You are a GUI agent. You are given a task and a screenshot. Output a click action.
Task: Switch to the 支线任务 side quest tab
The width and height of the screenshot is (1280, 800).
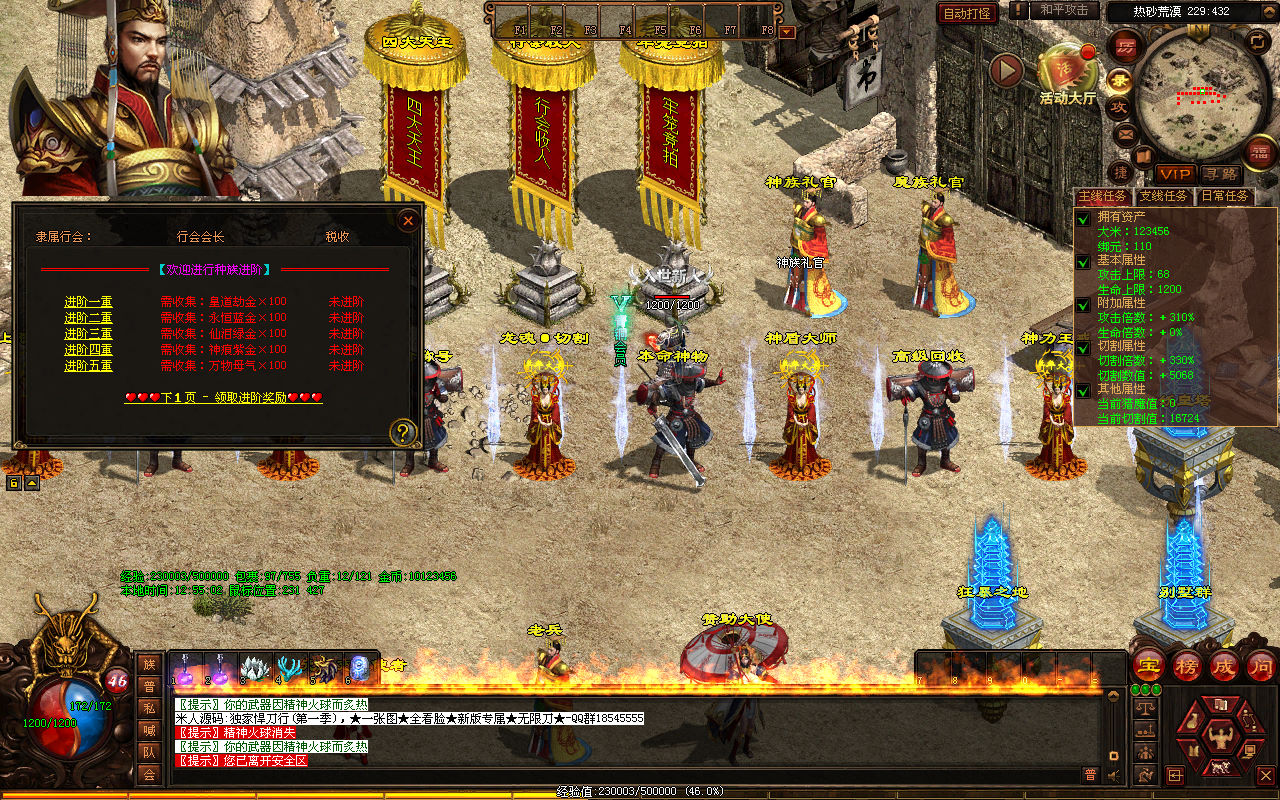pyautogui.click(x=1163, y=196)
